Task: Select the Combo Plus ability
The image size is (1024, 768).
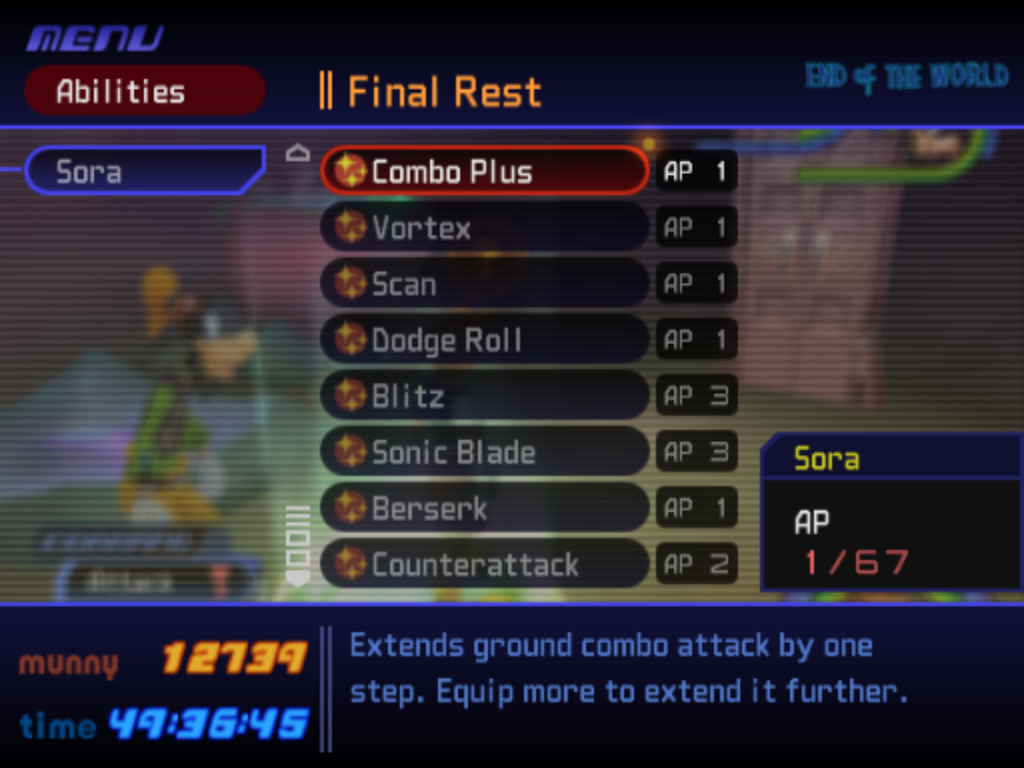Action: click(x=484, y=171)
